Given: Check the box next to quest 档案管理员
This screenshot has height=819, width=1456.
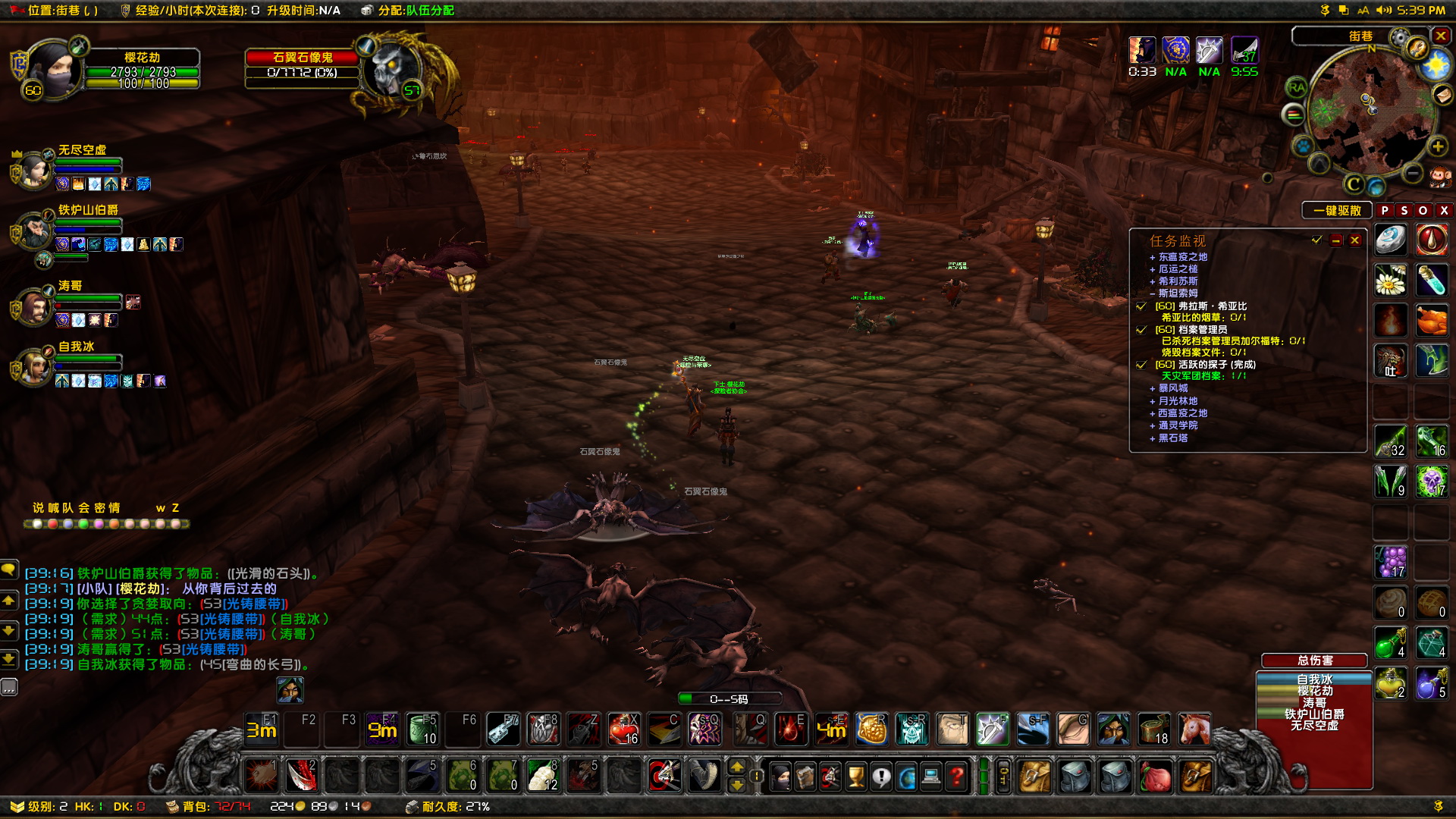Looking at the screenshot, I should tap(1141, 331).
